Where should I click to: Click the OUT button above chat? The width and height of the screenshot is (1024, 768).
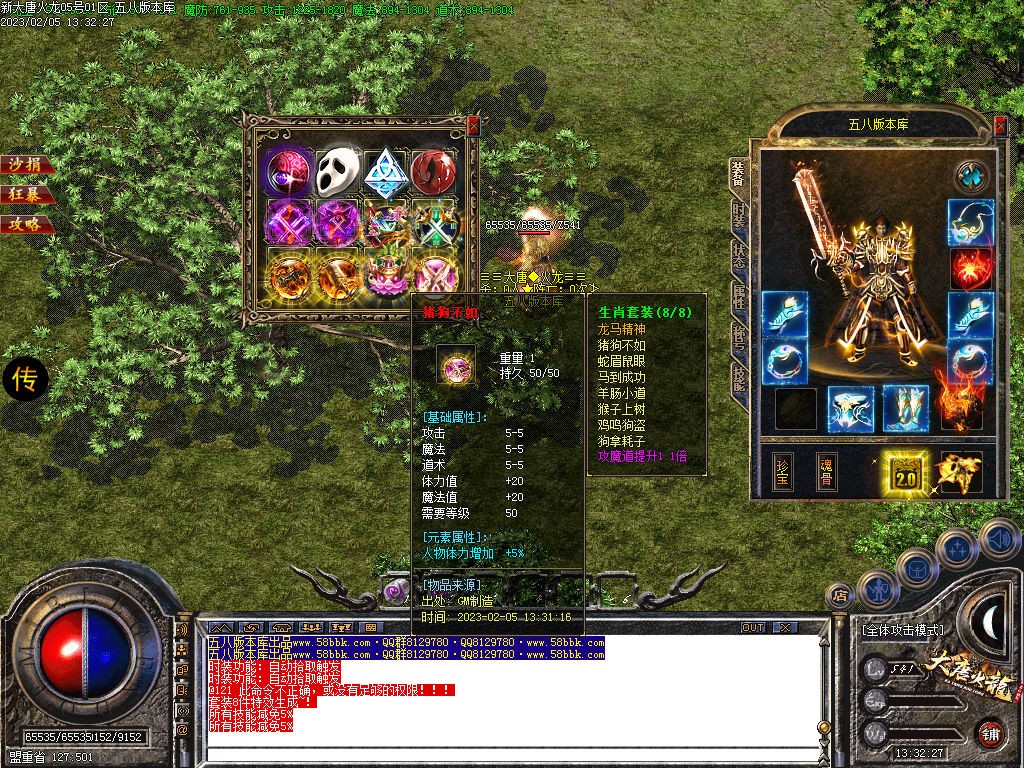pos(753,627)
